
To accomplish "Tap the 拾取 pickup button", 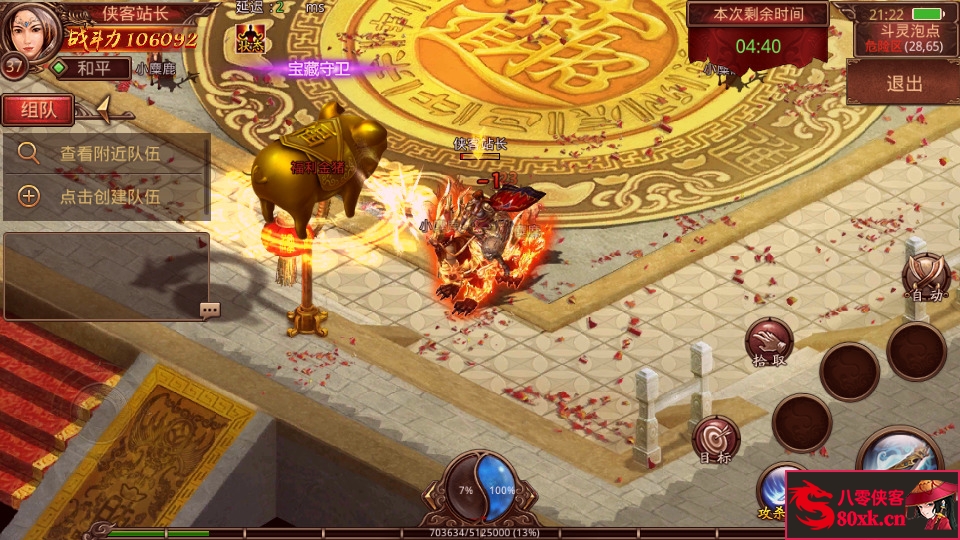I will tap(769, 344).
